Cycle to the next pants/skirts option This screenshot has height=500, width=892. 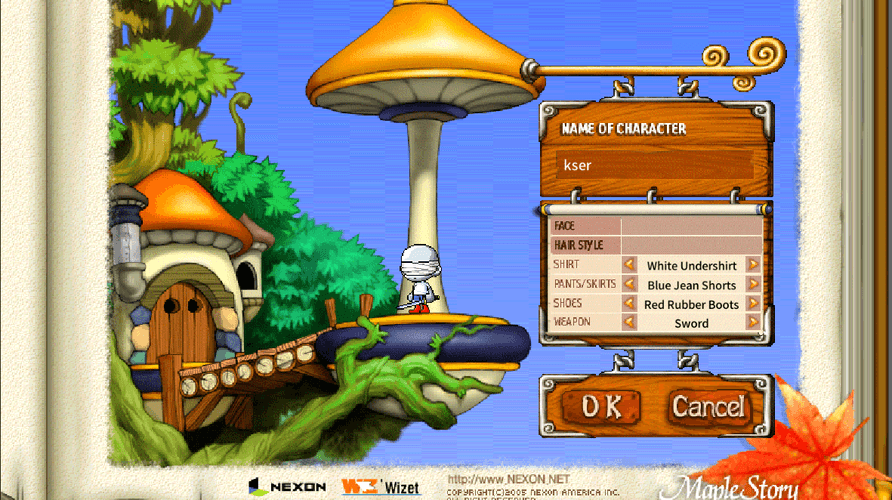(753, 284)
